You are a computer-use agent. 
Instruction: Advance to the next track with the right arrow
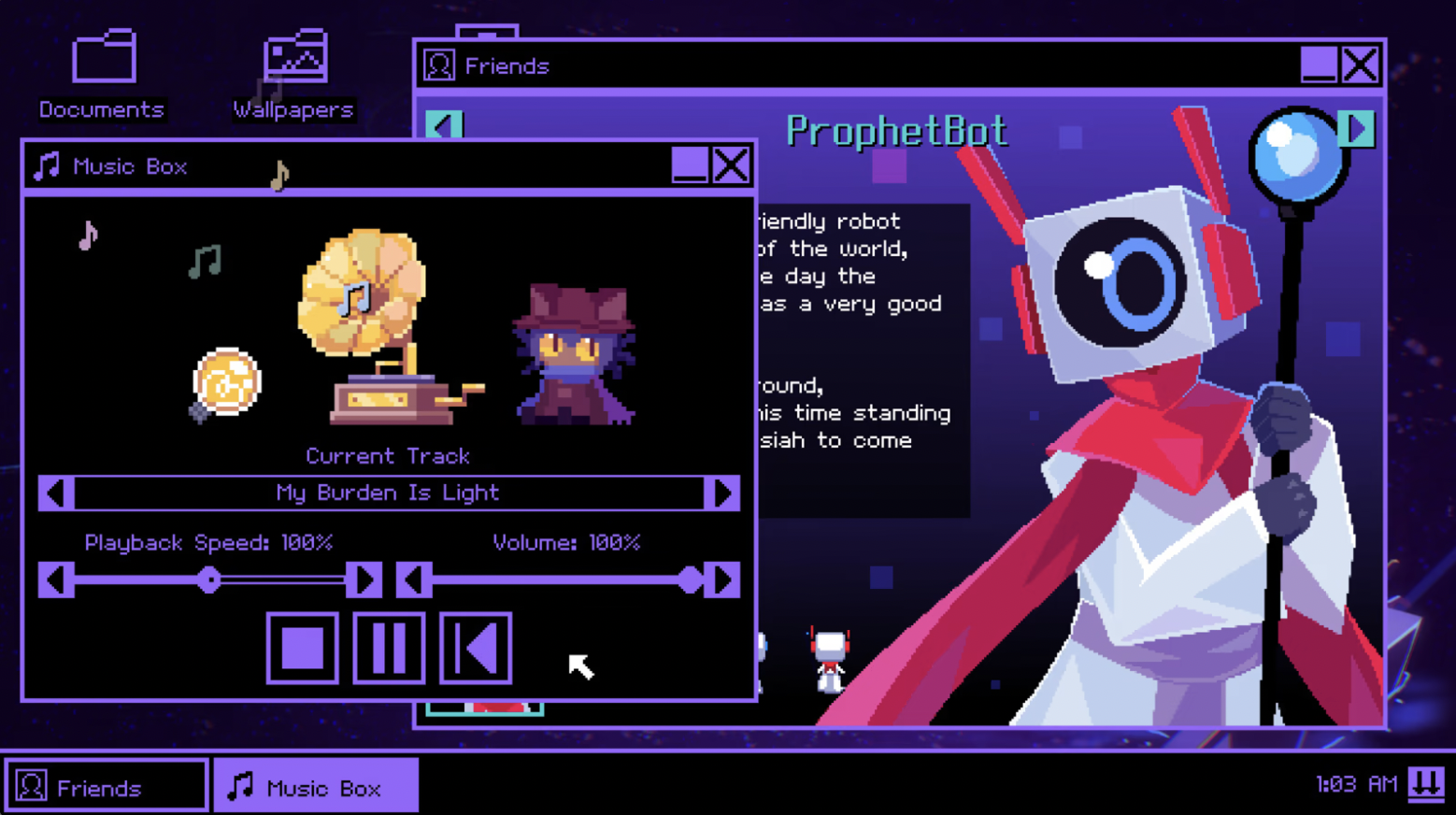click(x=724, y=493)
